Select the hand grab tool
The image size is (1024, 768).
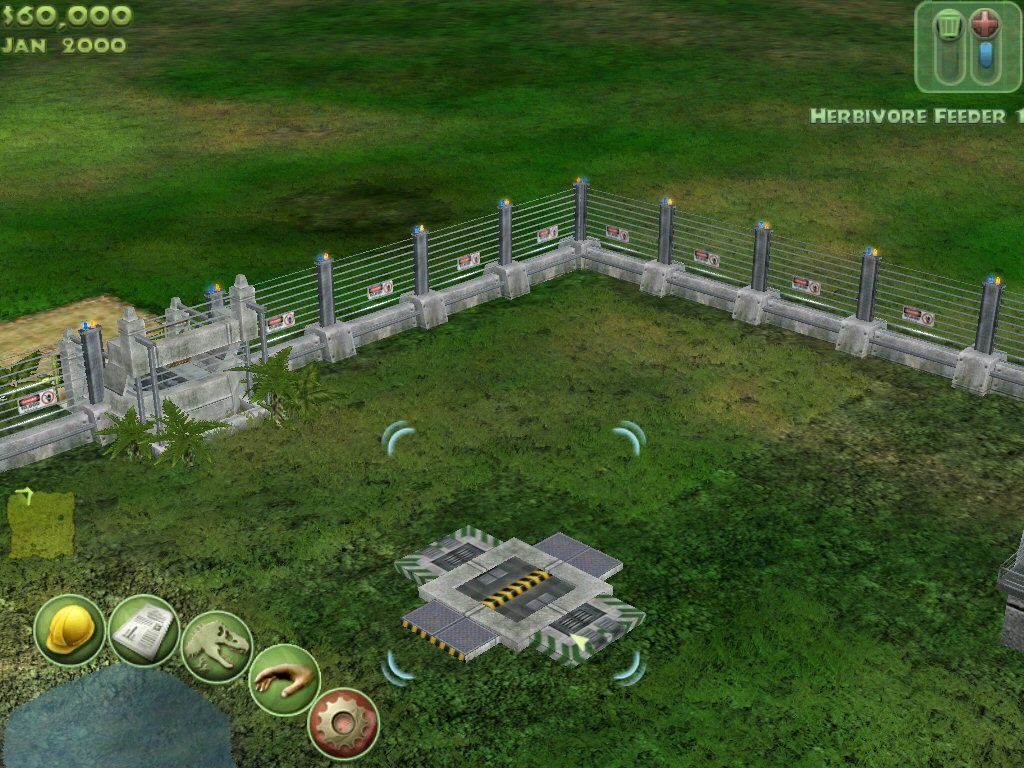coord(283,680)
